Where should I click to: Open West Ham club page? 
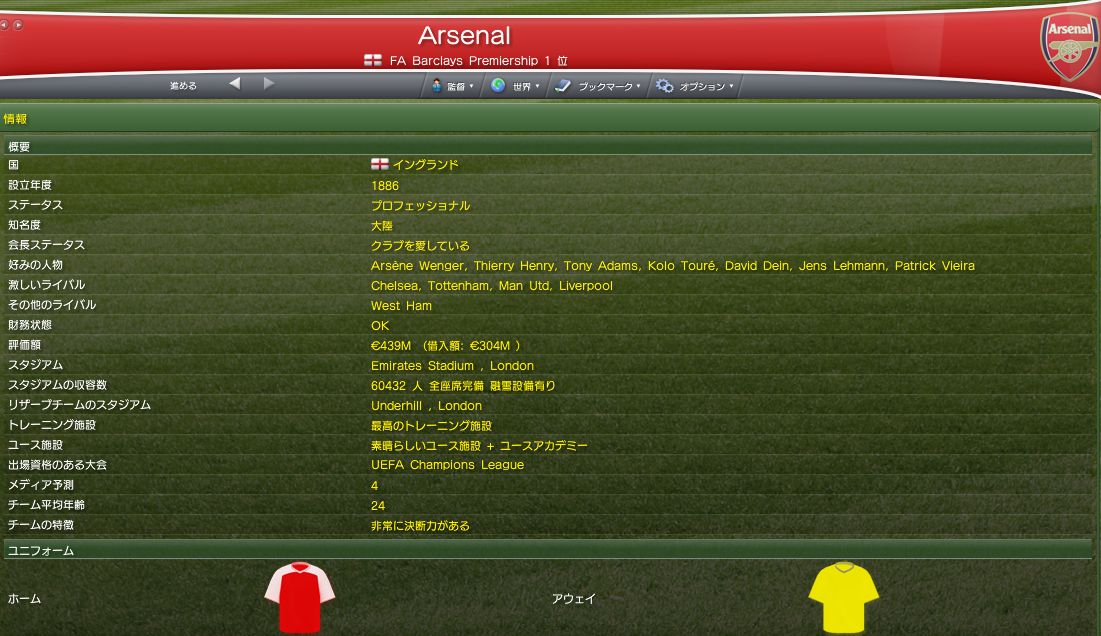tap(401, 306)
